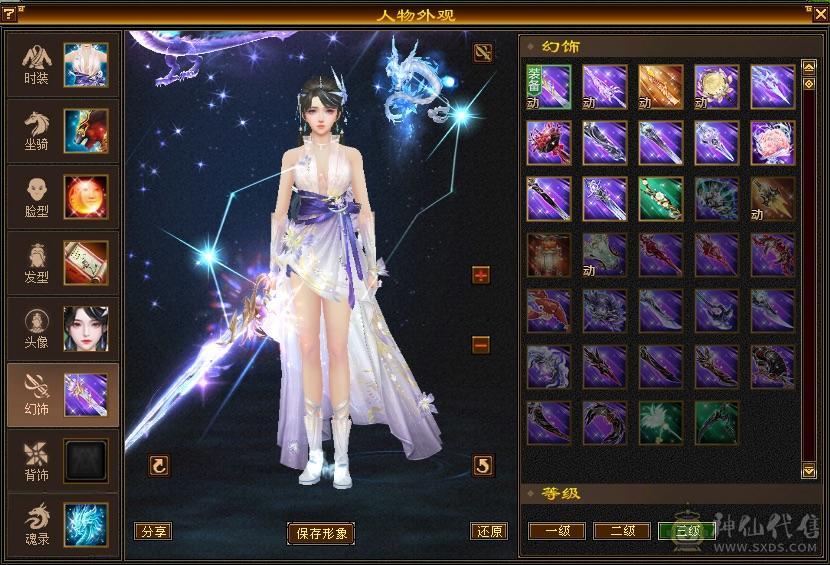Image resolution: width=830 pixels, height=565 pixels.
Task: Choose the 二级 level button
Action: (622, 531)
